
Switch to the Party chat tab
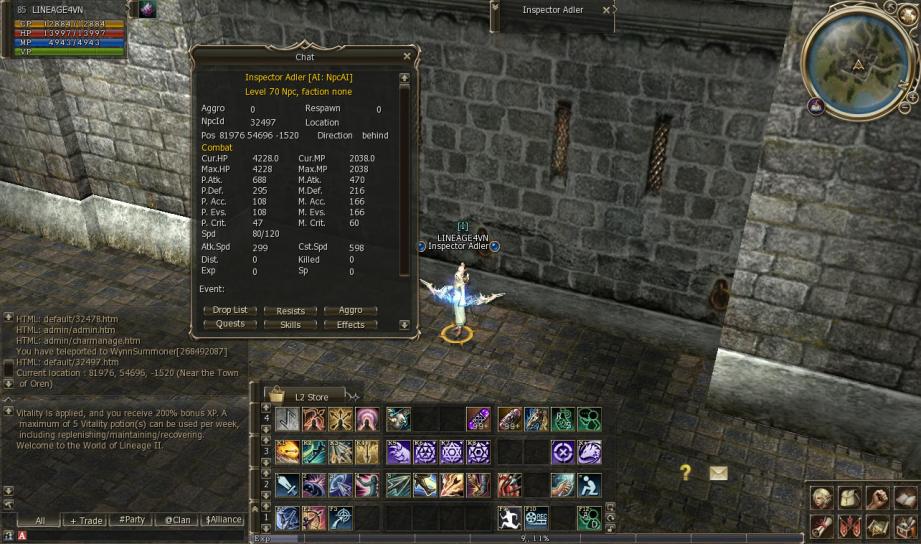(x=131, y=520)
